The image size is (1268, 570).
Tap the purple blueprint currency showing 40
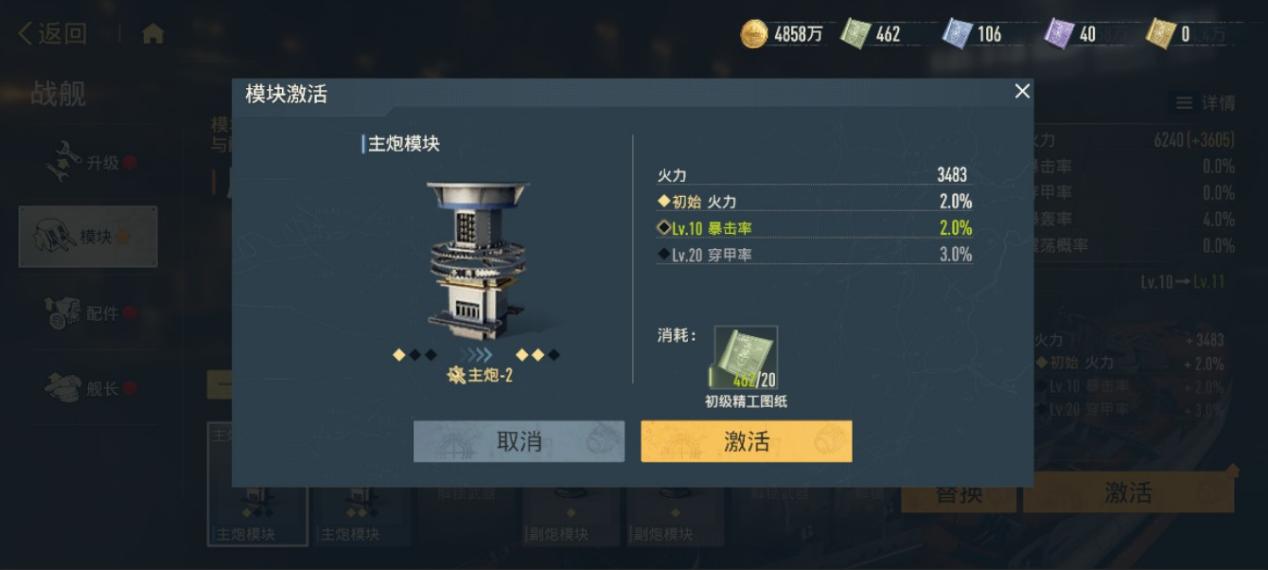(1071, 34)
